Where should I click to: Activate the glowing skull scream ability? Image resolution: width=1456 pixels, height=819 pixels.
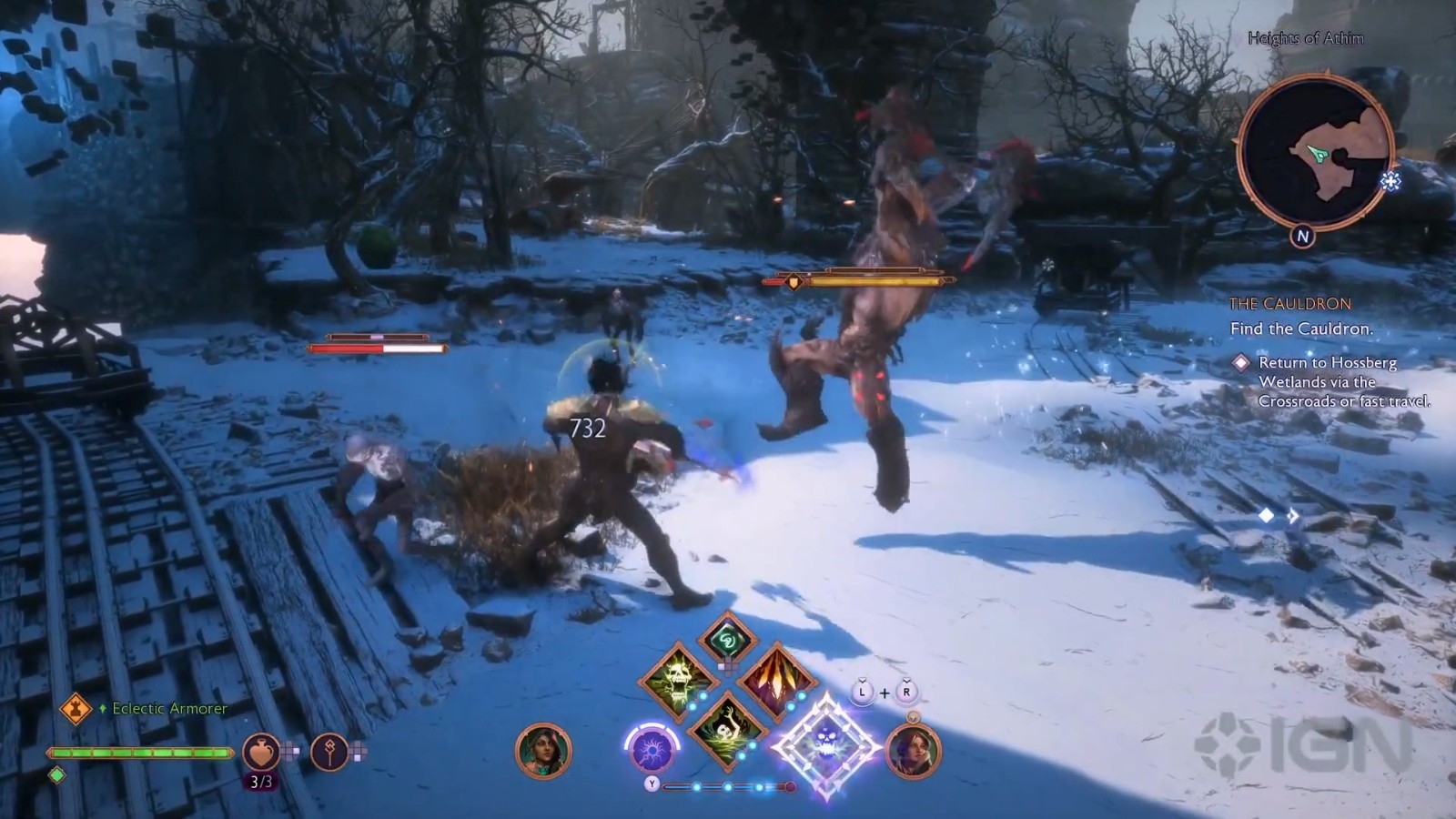[677, 680]
